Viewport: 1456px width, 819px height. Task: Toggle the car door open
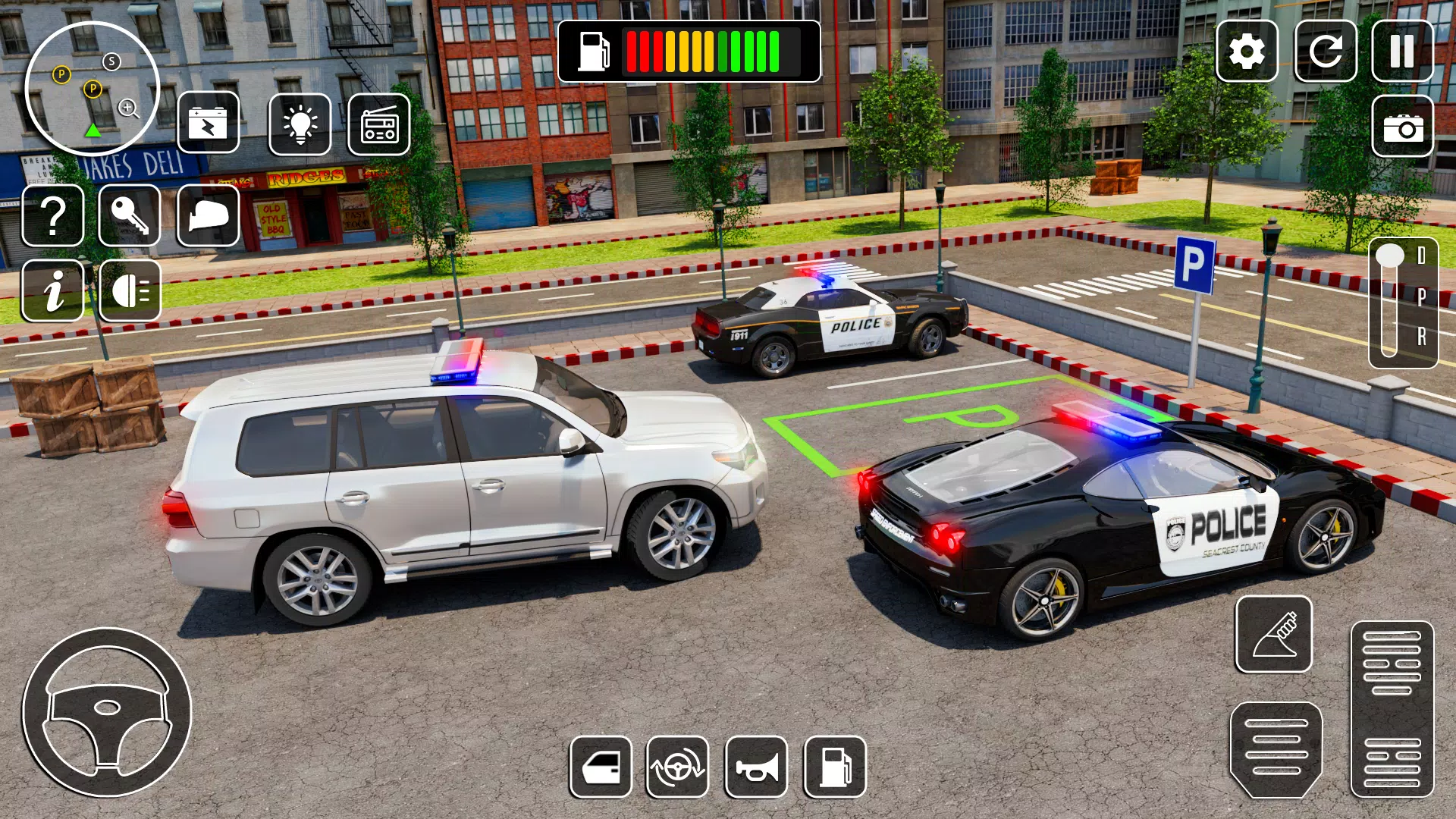click(603, 767)
